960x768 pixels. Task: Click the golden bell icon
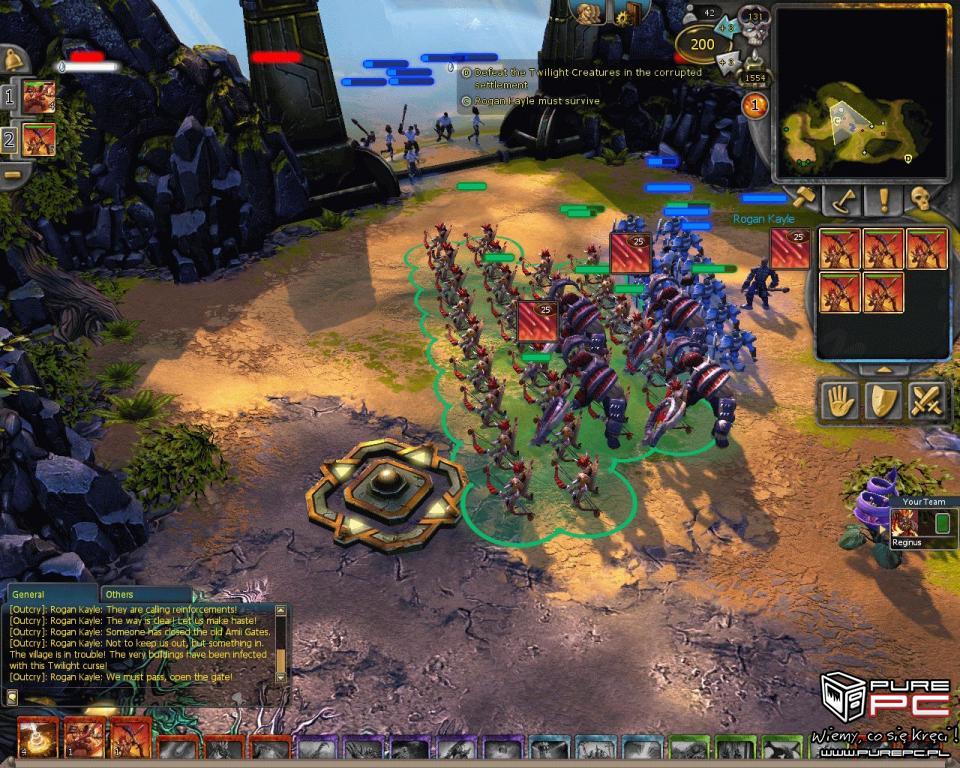pyautogui.click(x=14, y=59)
